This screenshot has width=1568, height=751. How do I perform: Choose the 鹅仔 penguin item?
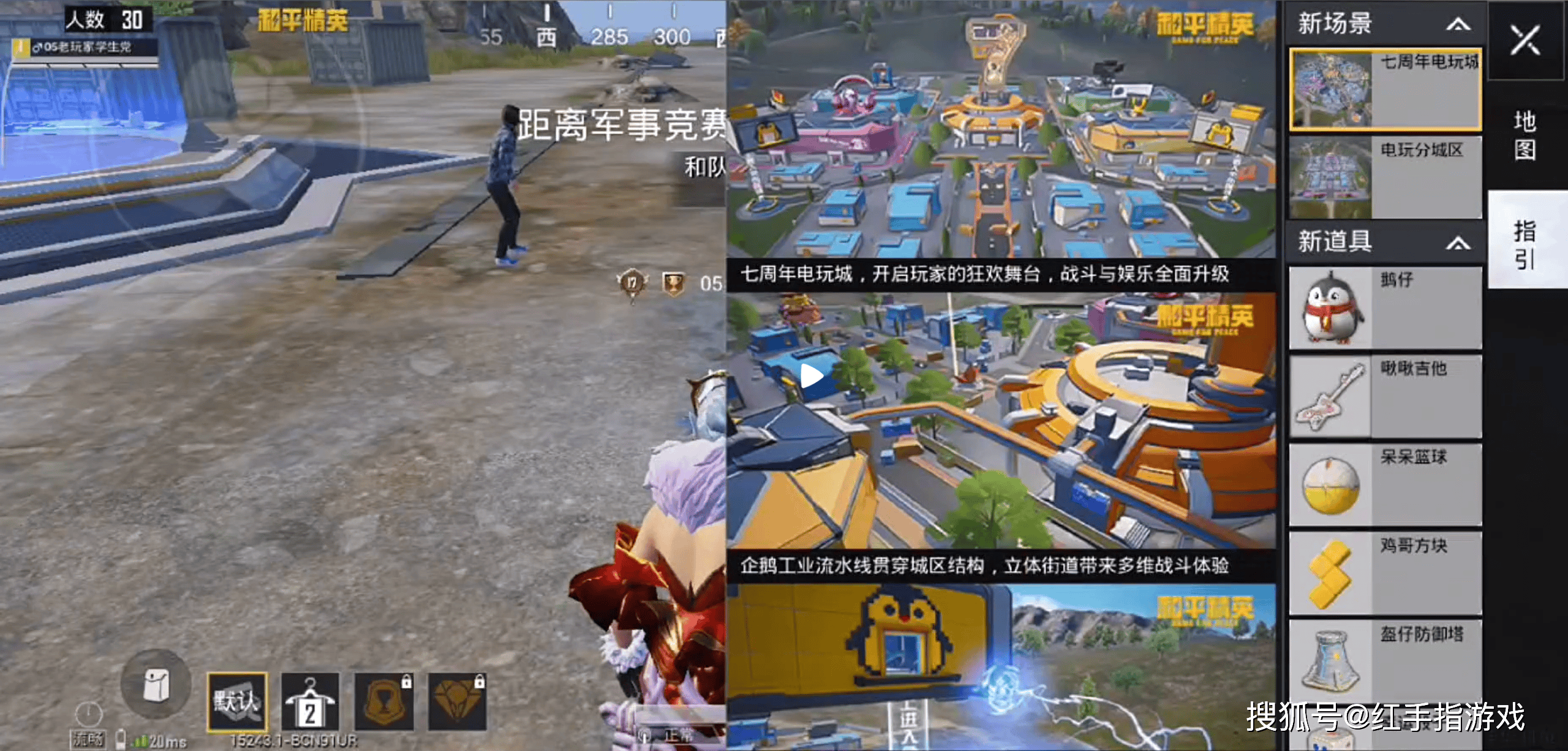coord(1385,308)
